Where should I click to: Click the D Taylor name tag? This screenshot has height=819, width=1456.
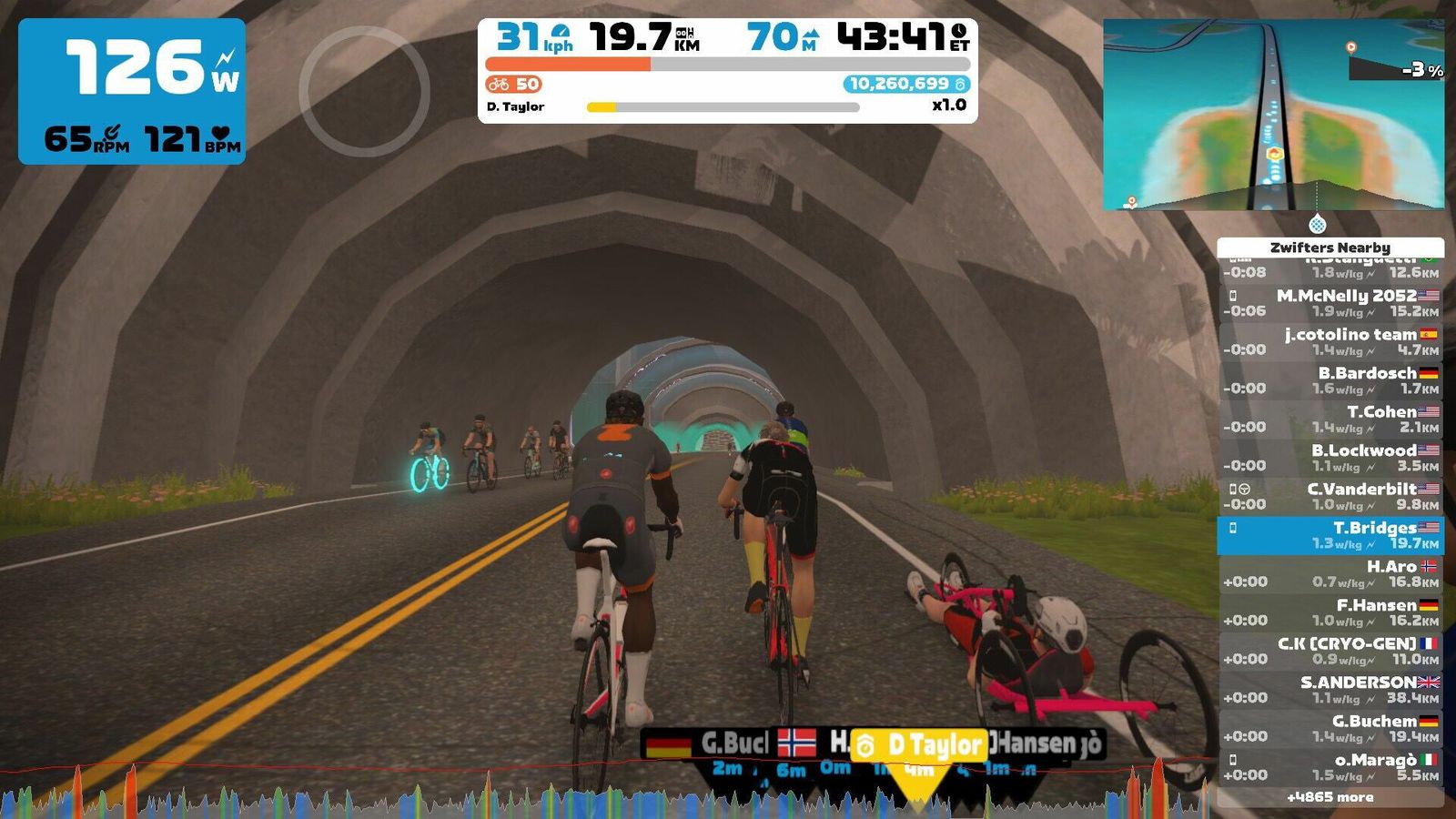(919, 746)
